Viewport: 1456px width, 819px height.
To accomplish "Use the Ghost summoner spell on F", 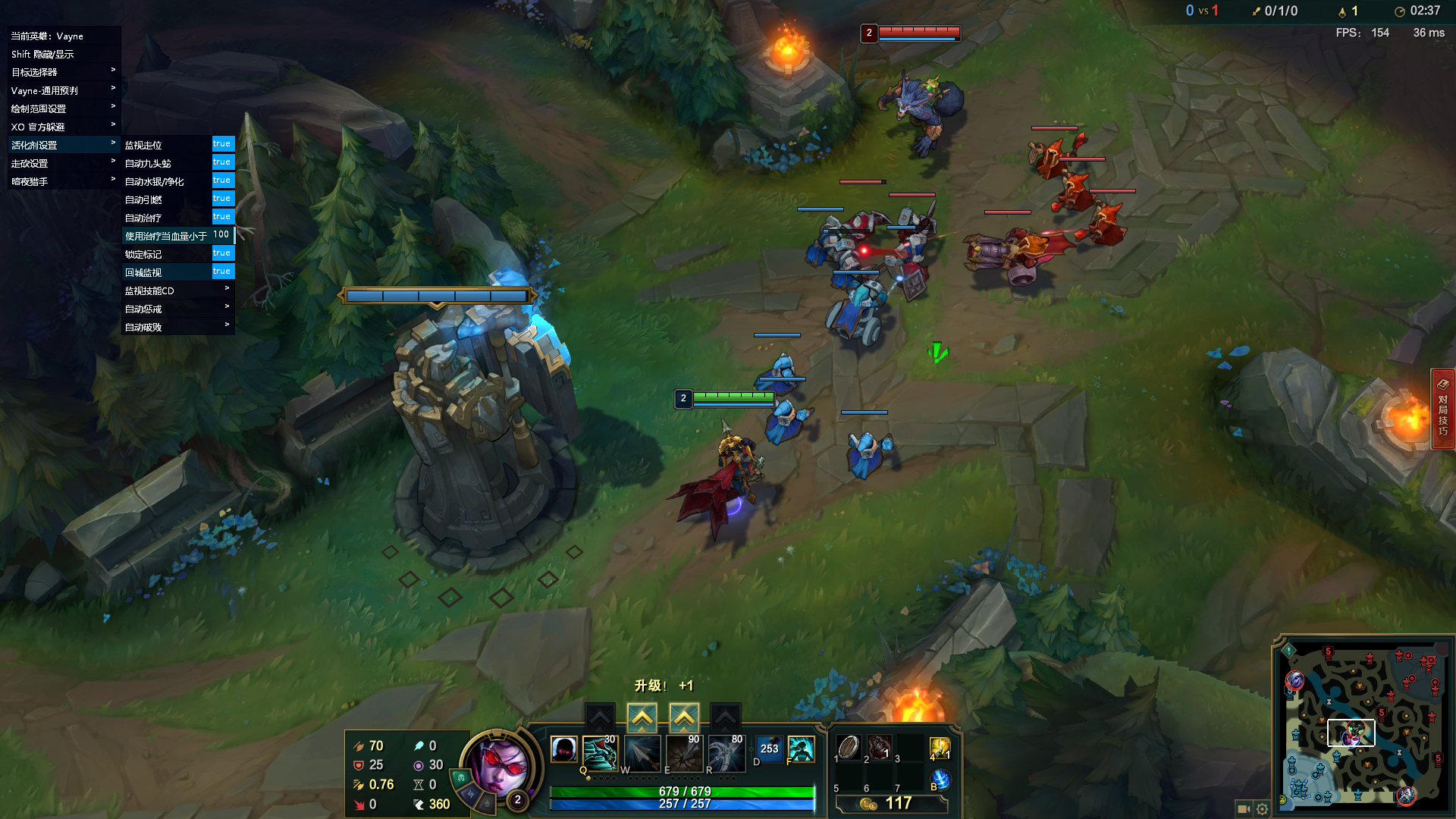I will (x=801, y=750).
